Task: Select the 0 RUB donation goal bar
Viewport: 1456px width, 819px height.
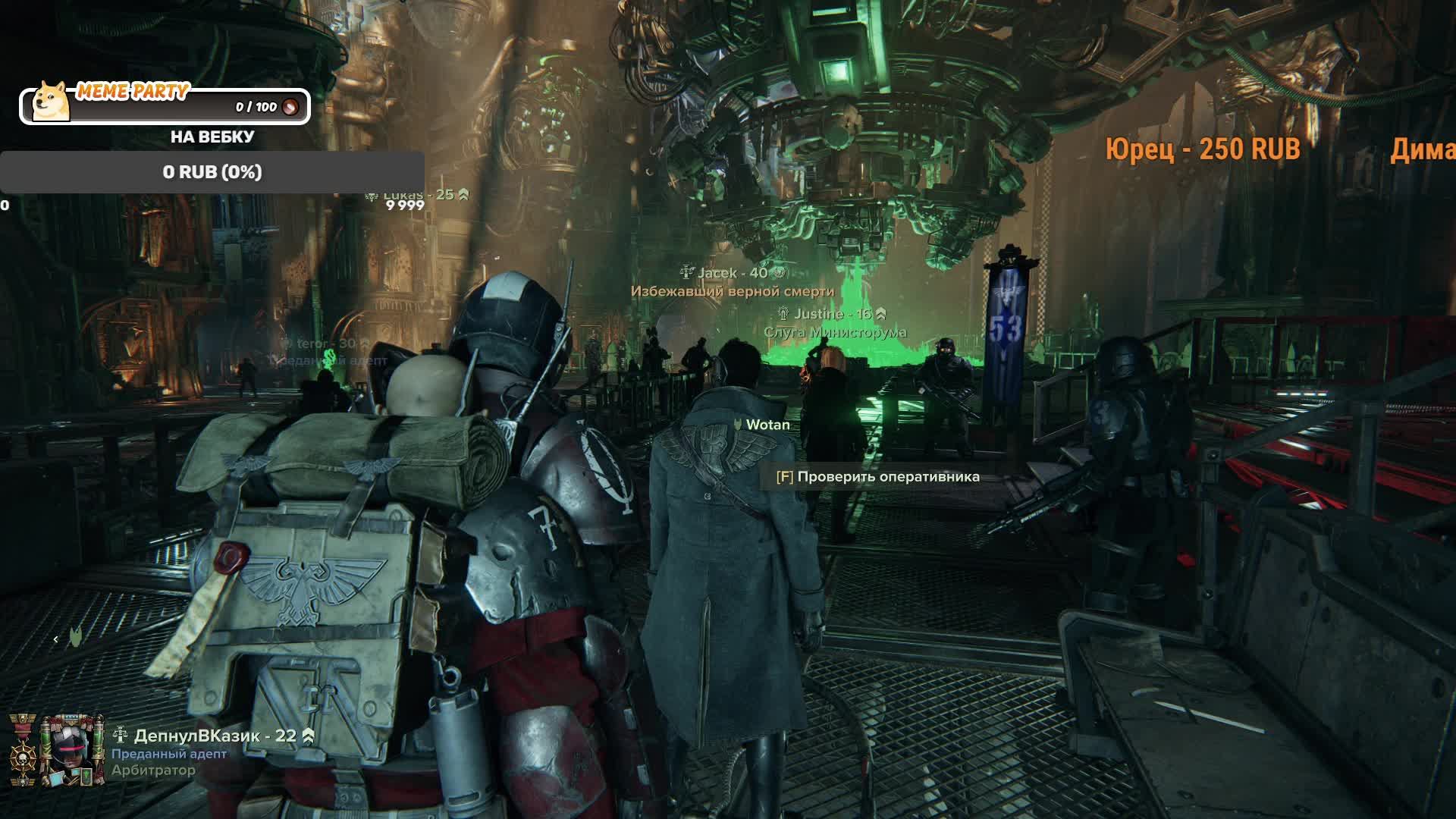Action: [212, 172]
